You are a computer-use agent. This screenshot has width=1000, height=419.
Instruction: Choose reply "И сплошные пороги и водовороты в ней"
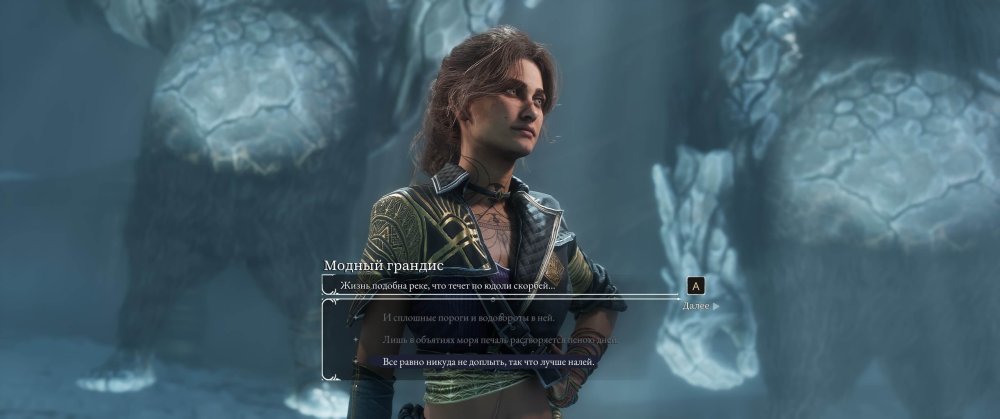(x=468, y=318)
